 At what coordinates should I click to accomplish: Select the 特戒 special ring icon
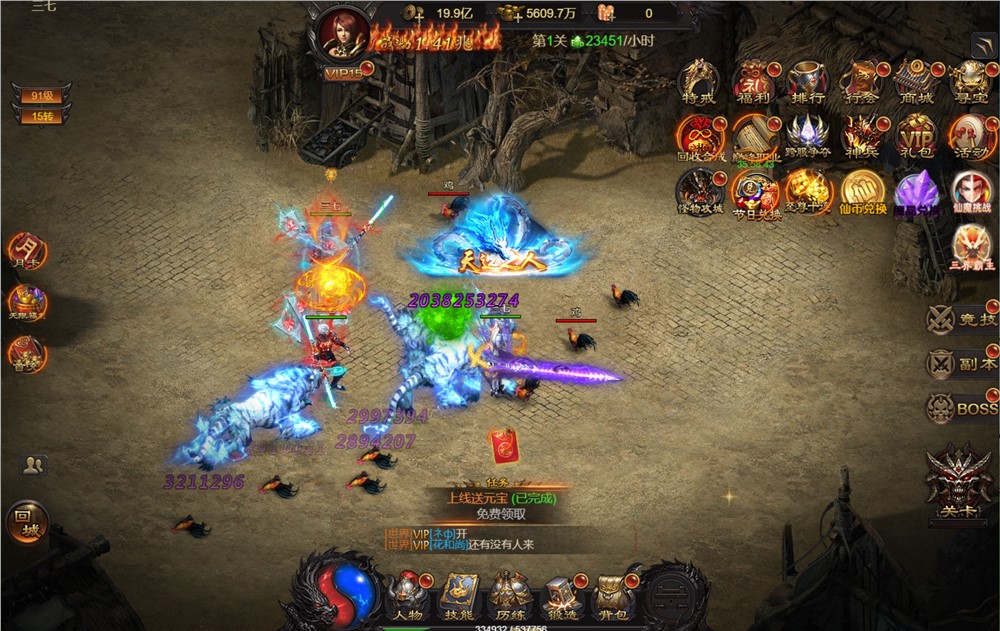tap(699, 82)
